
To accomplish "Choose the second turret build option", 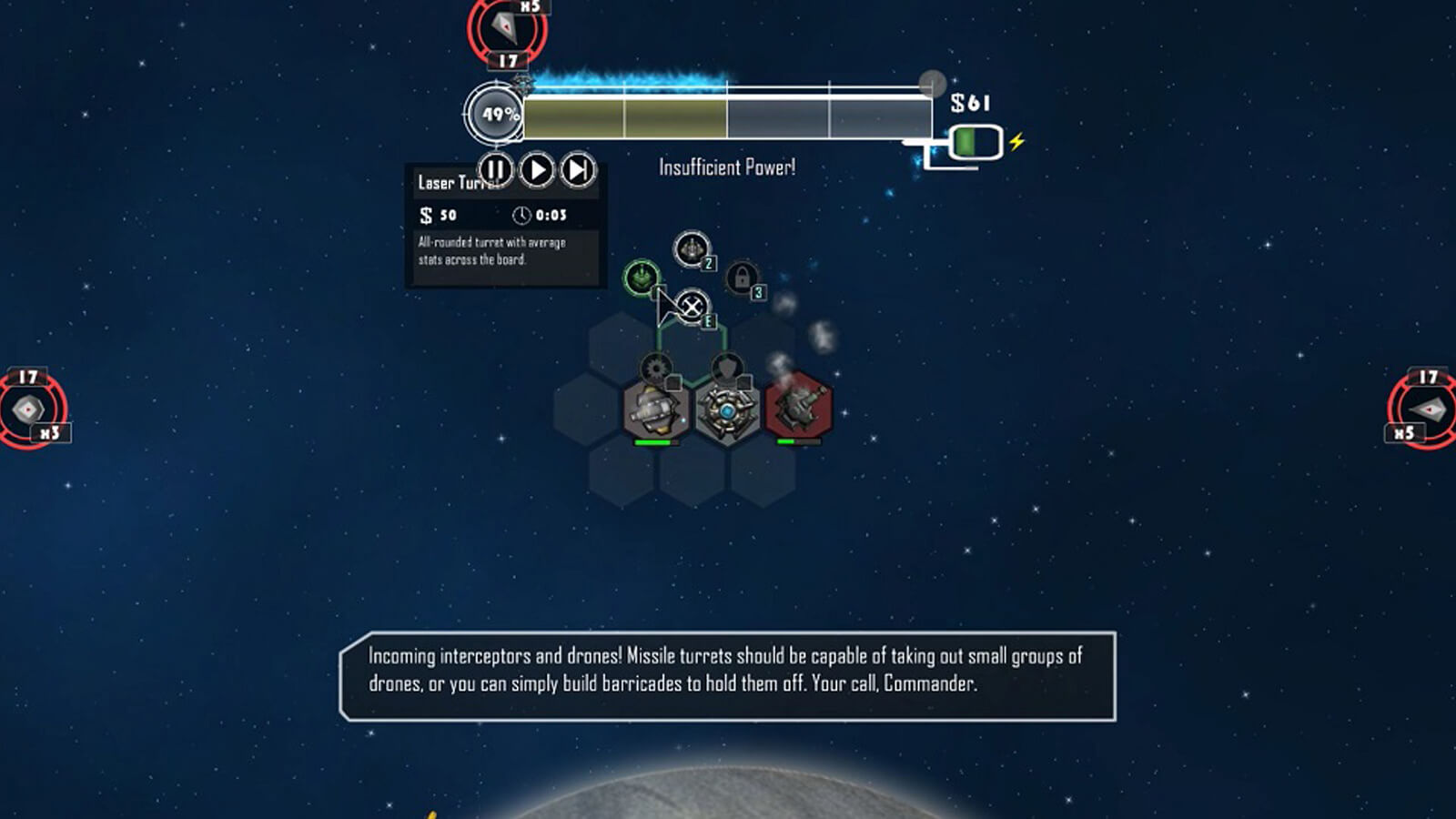I will pos(692,248).
